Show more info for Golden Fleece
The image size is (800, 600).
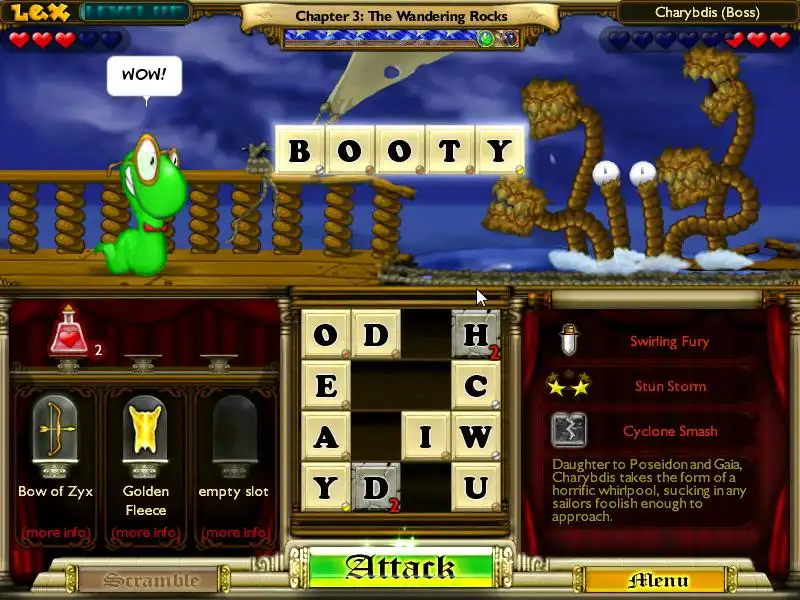pos(145,532)
